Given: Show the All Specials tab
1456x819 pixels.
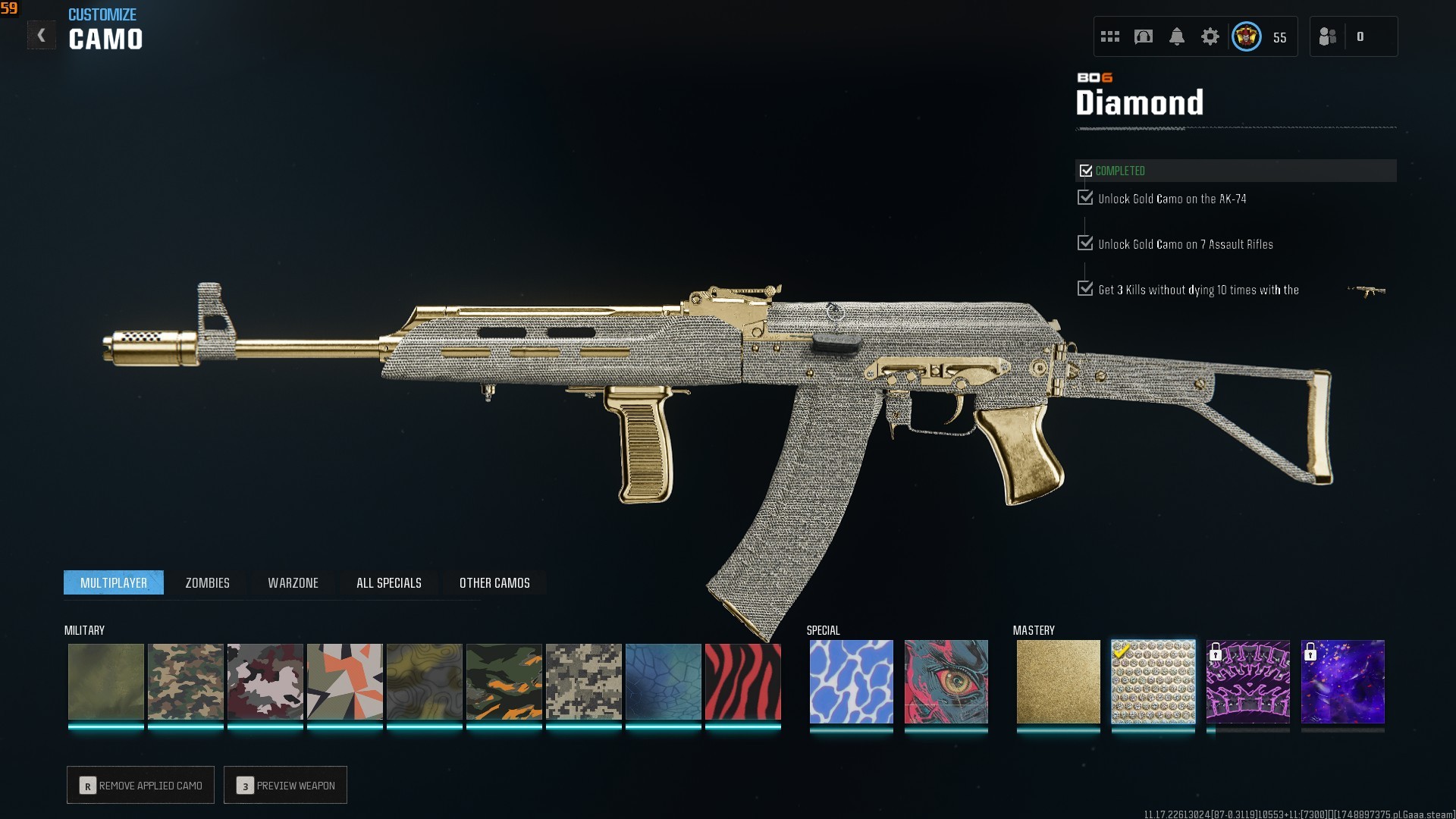Looking at the screenshot, I should click(x=388, y=582).
